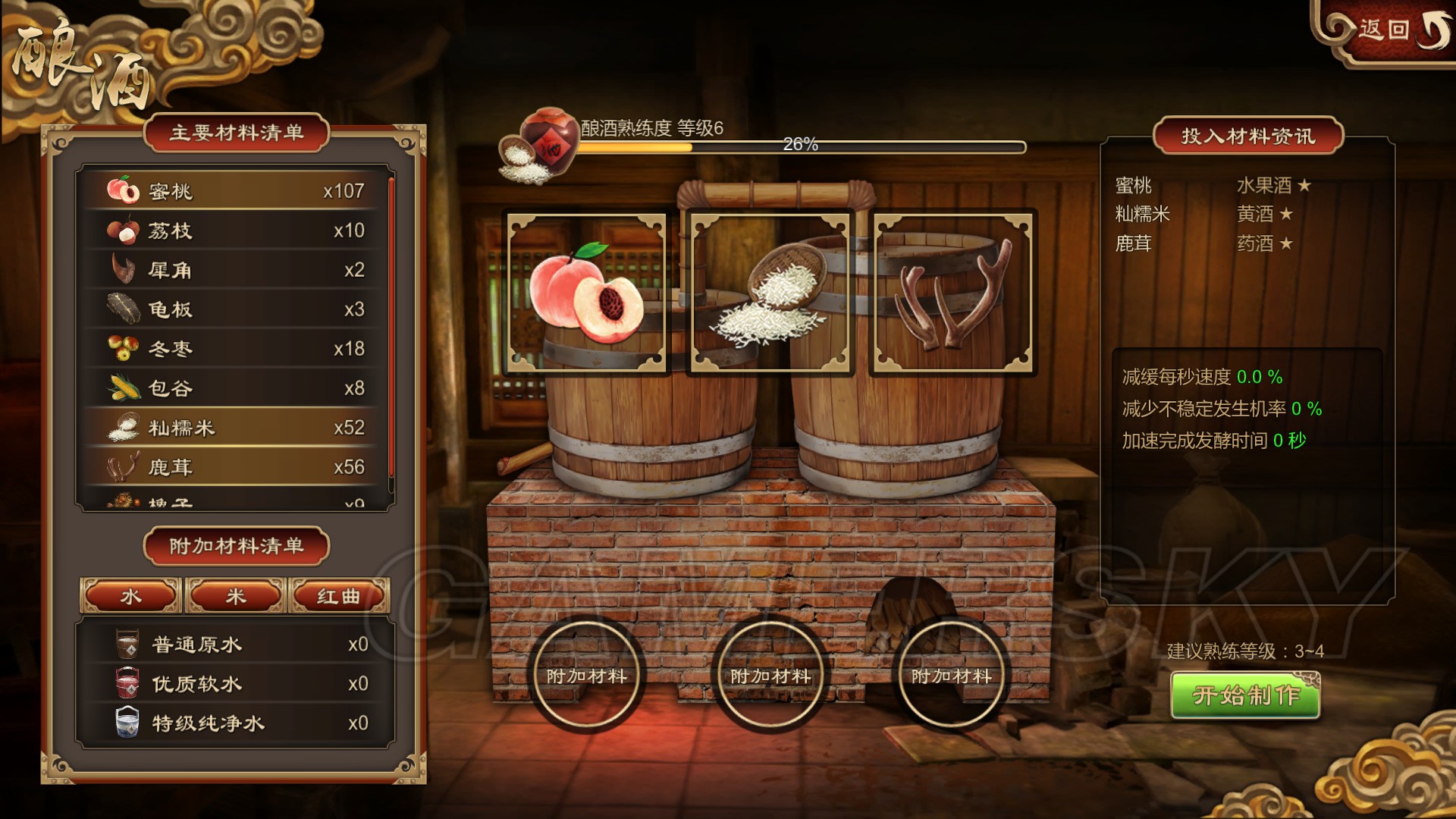Pick 龟板 from the material list
The width and height of the screenshot is (1456, 819).
pos(237,309)
